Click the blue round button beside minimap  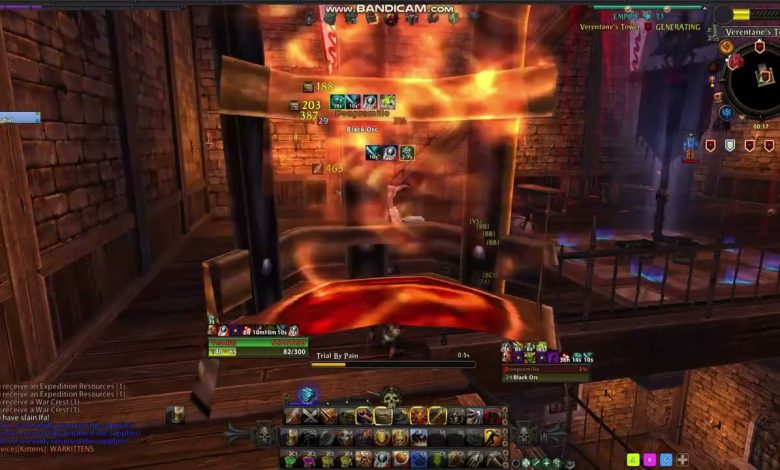726,112
